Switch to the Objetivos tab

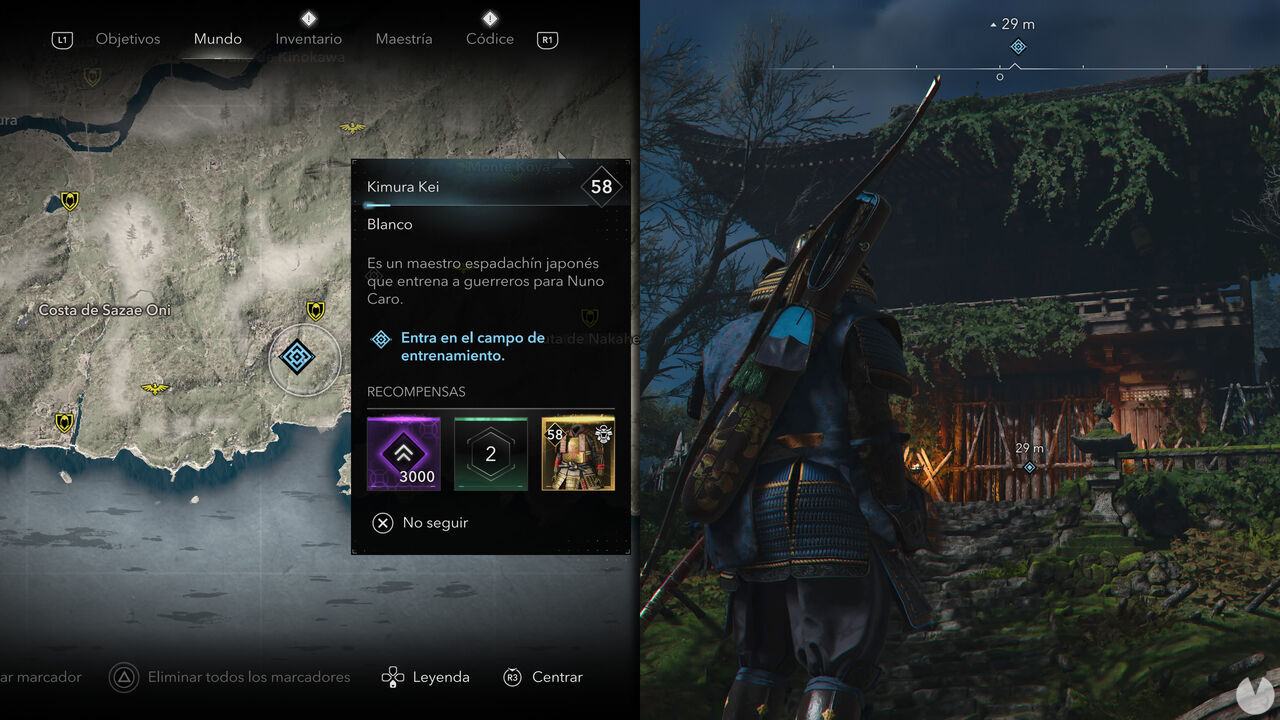tap(127, 39)
